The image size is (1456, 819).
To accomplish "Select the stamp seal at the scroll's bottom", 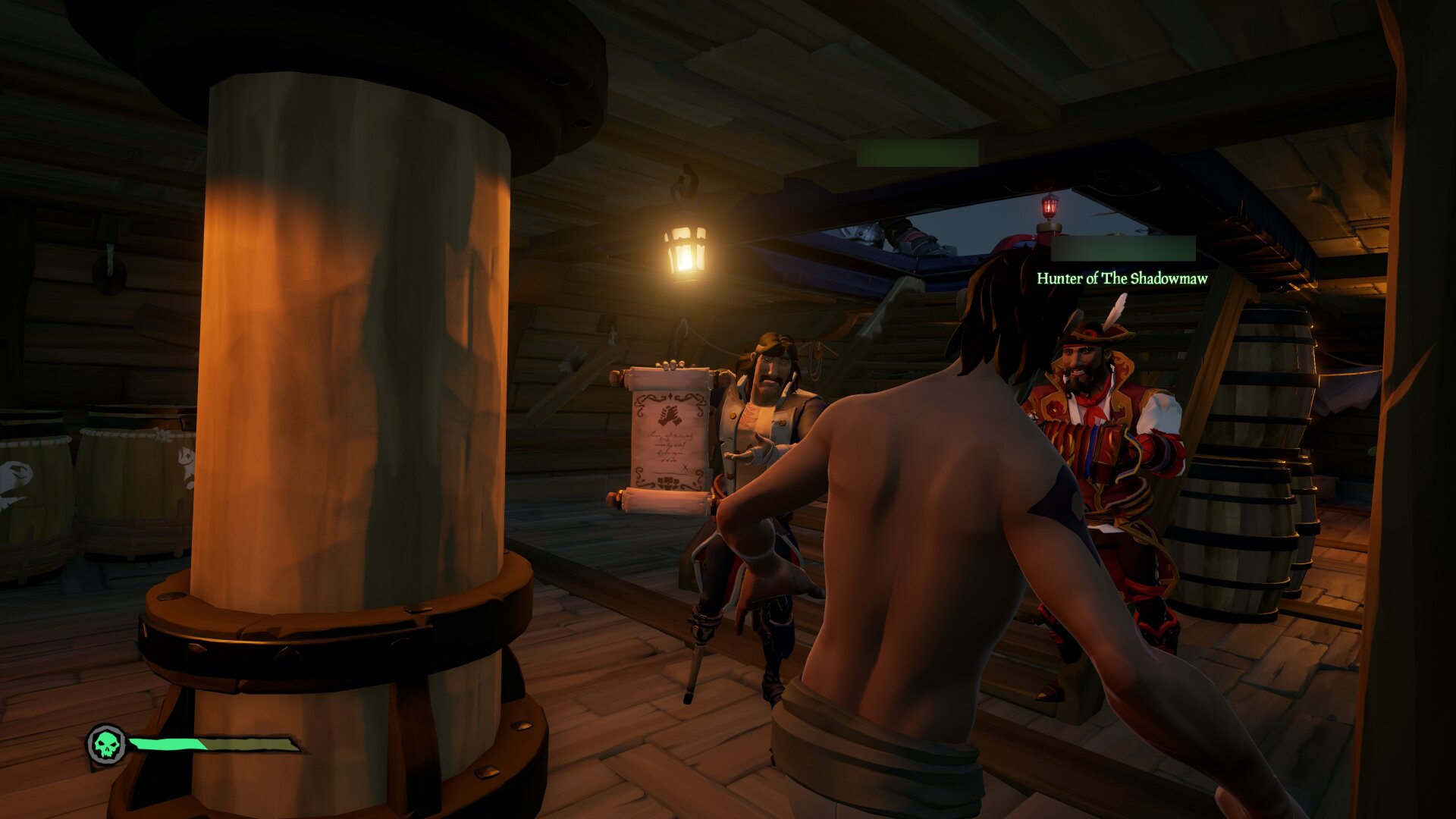I will (669, 483).
